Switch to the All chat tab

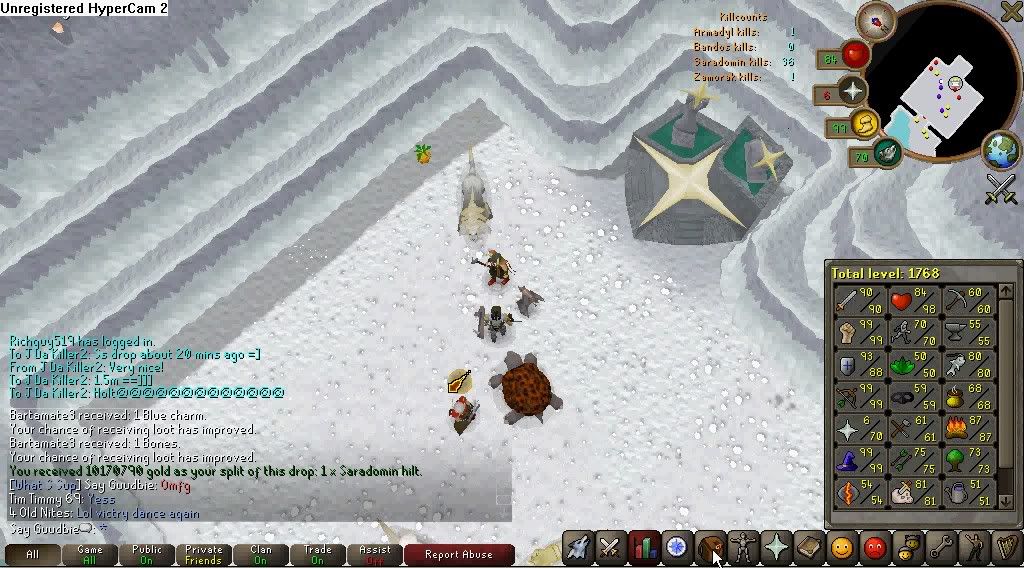32,555
